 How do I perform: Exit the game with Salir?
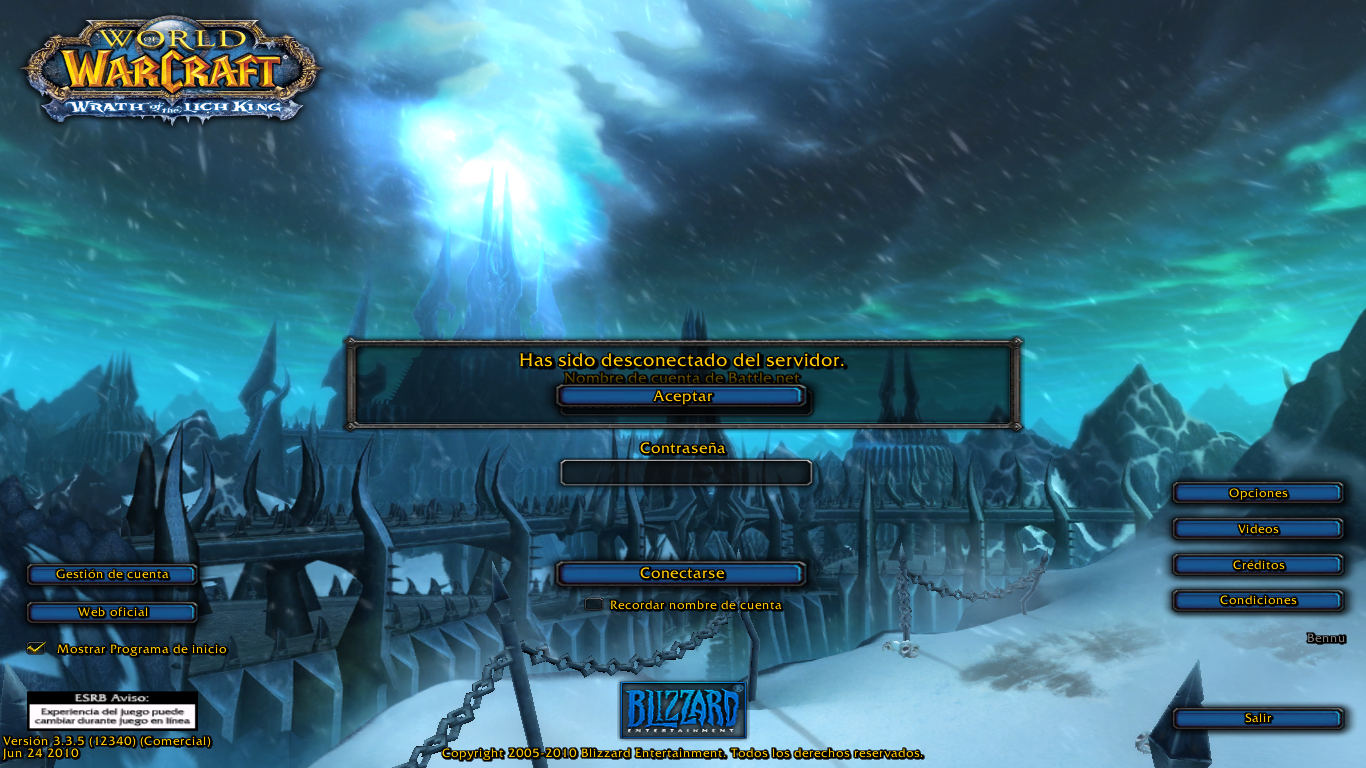(x=1257, y=718)
